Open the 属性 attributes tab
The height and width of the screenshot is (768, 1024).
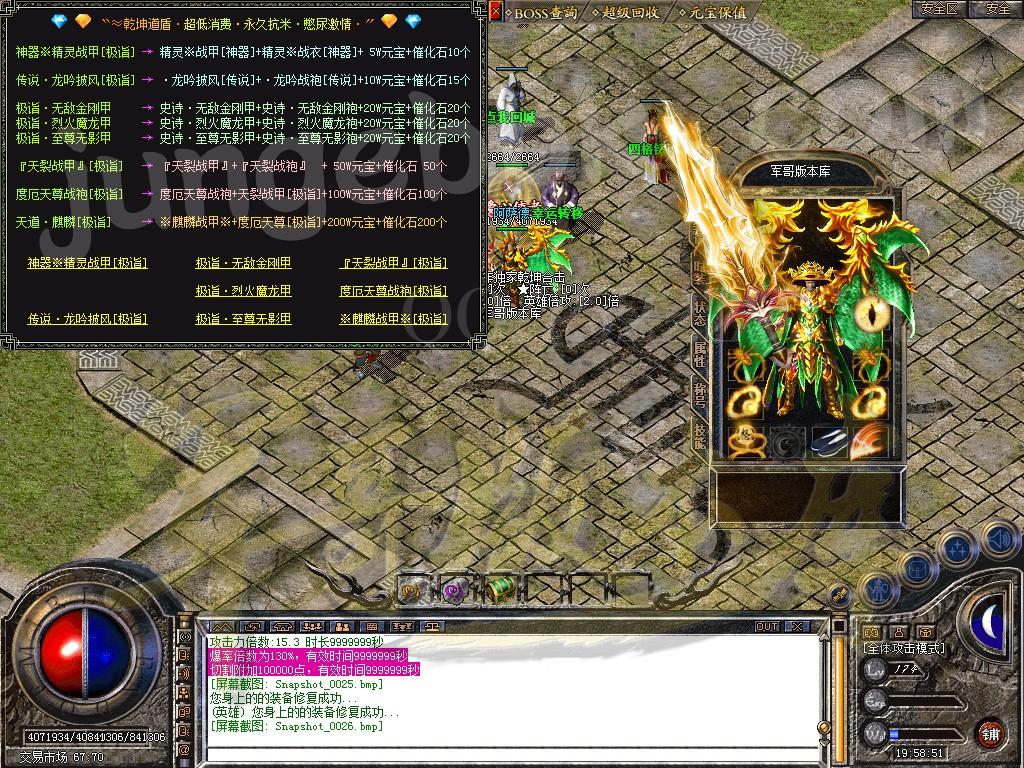(701, 350)
